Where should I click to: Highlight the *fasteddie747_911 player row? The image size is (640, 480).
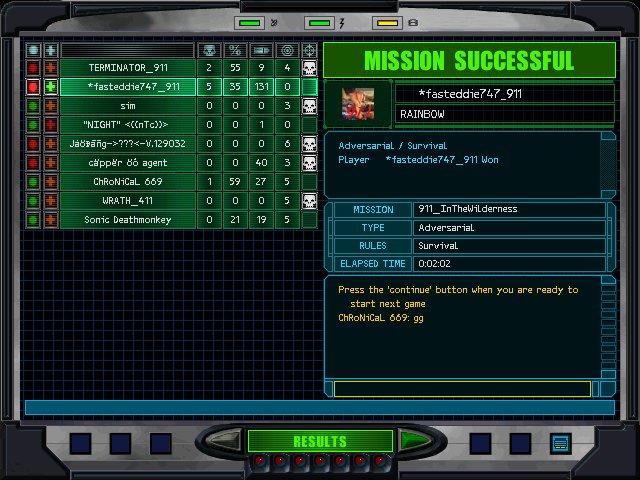(127, 87)
